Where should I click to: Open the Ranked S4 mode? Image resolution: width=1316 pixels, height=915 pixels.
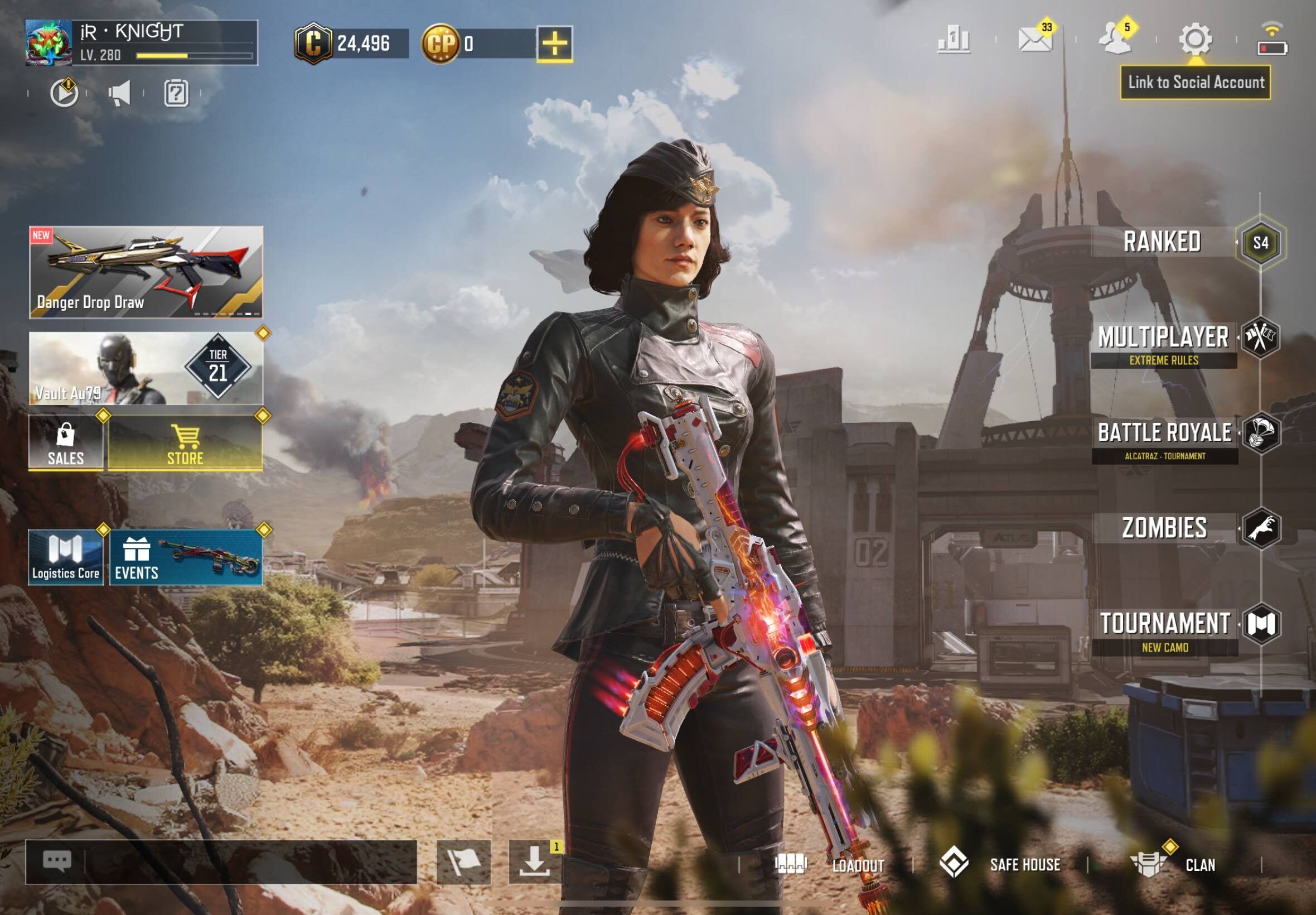tap(1163, 242)
